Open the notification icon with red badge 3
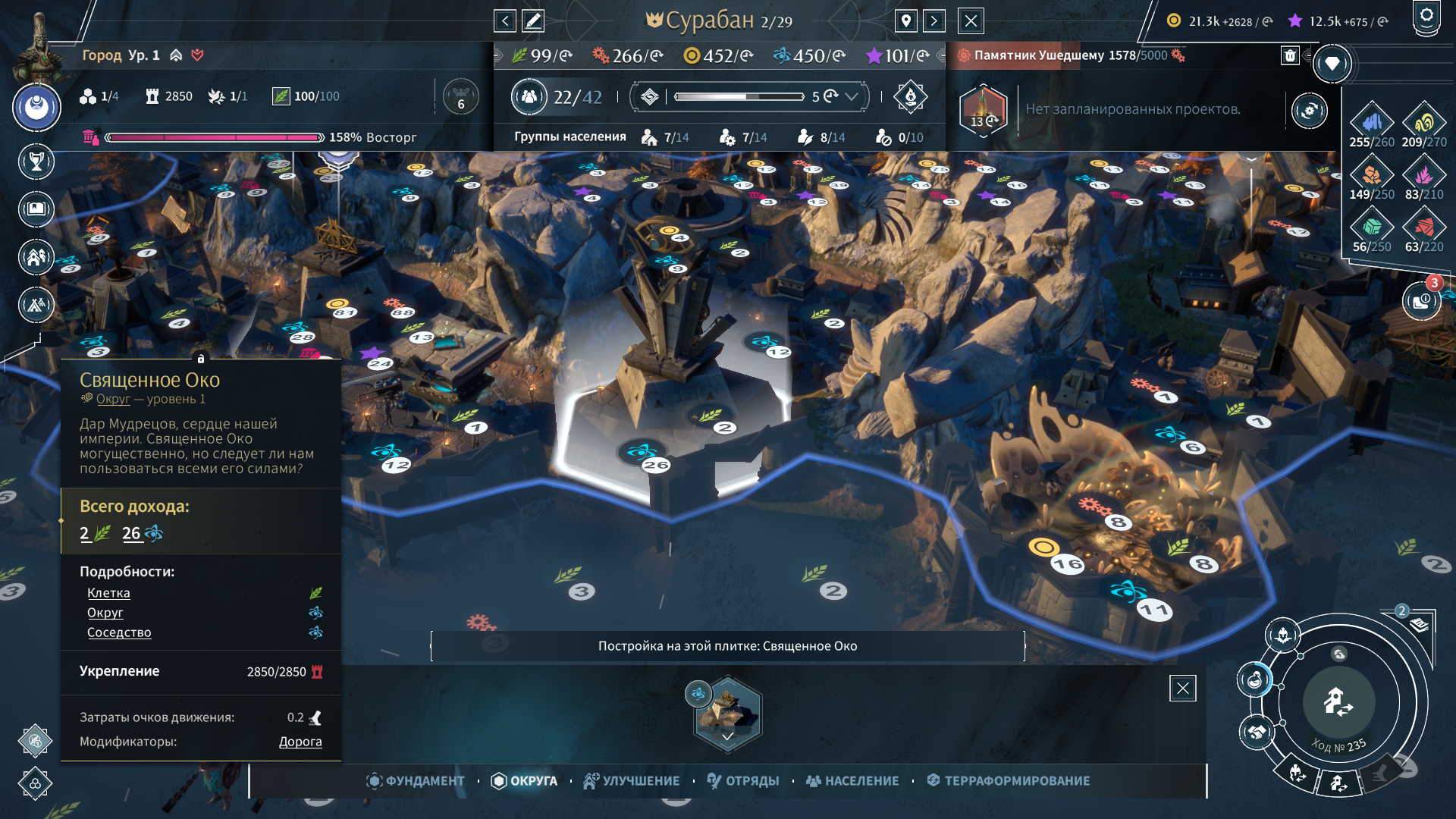 click(x=1421, y=301)
